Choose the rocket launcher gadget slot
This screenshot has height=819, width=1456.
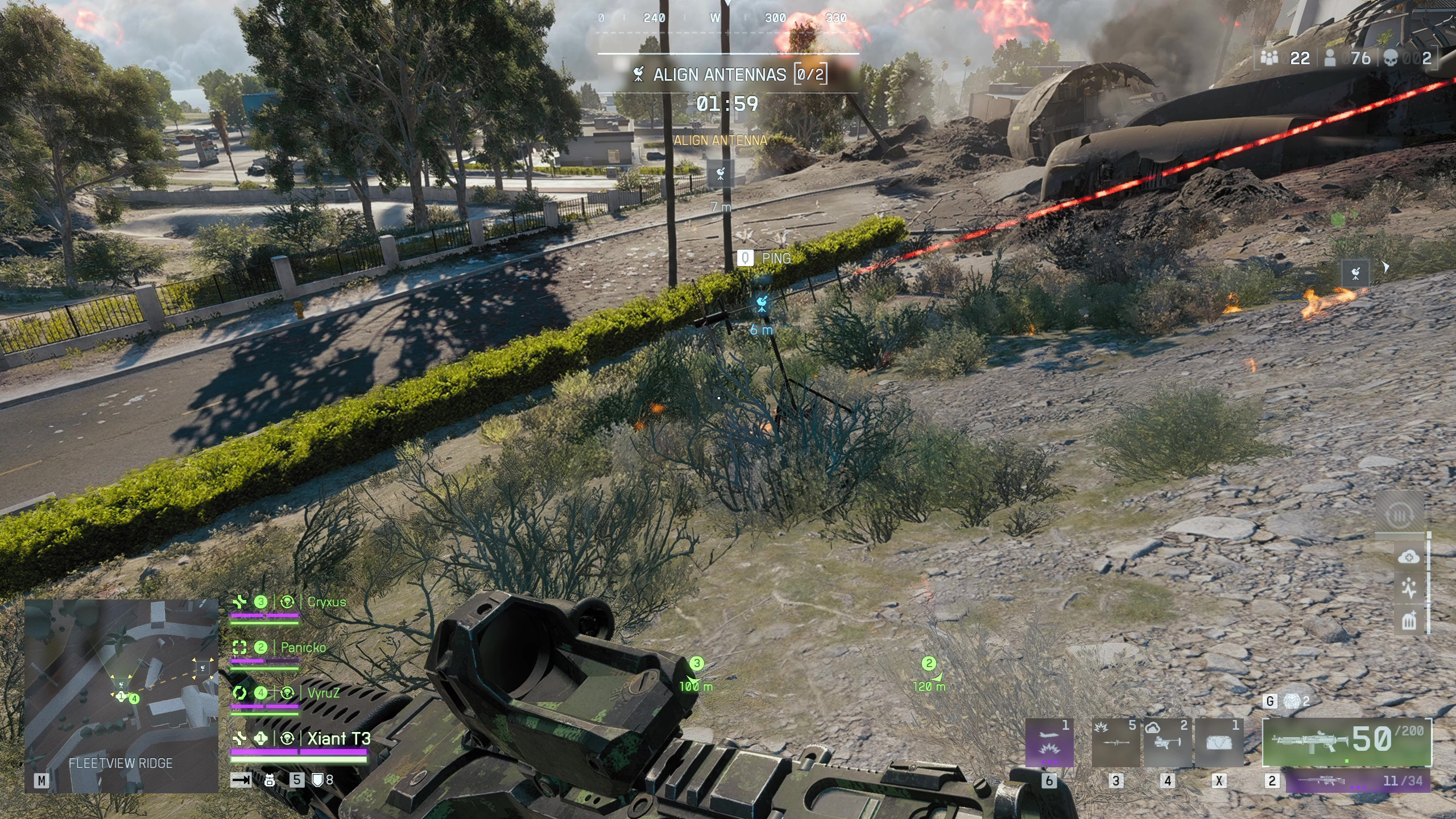1115,743
